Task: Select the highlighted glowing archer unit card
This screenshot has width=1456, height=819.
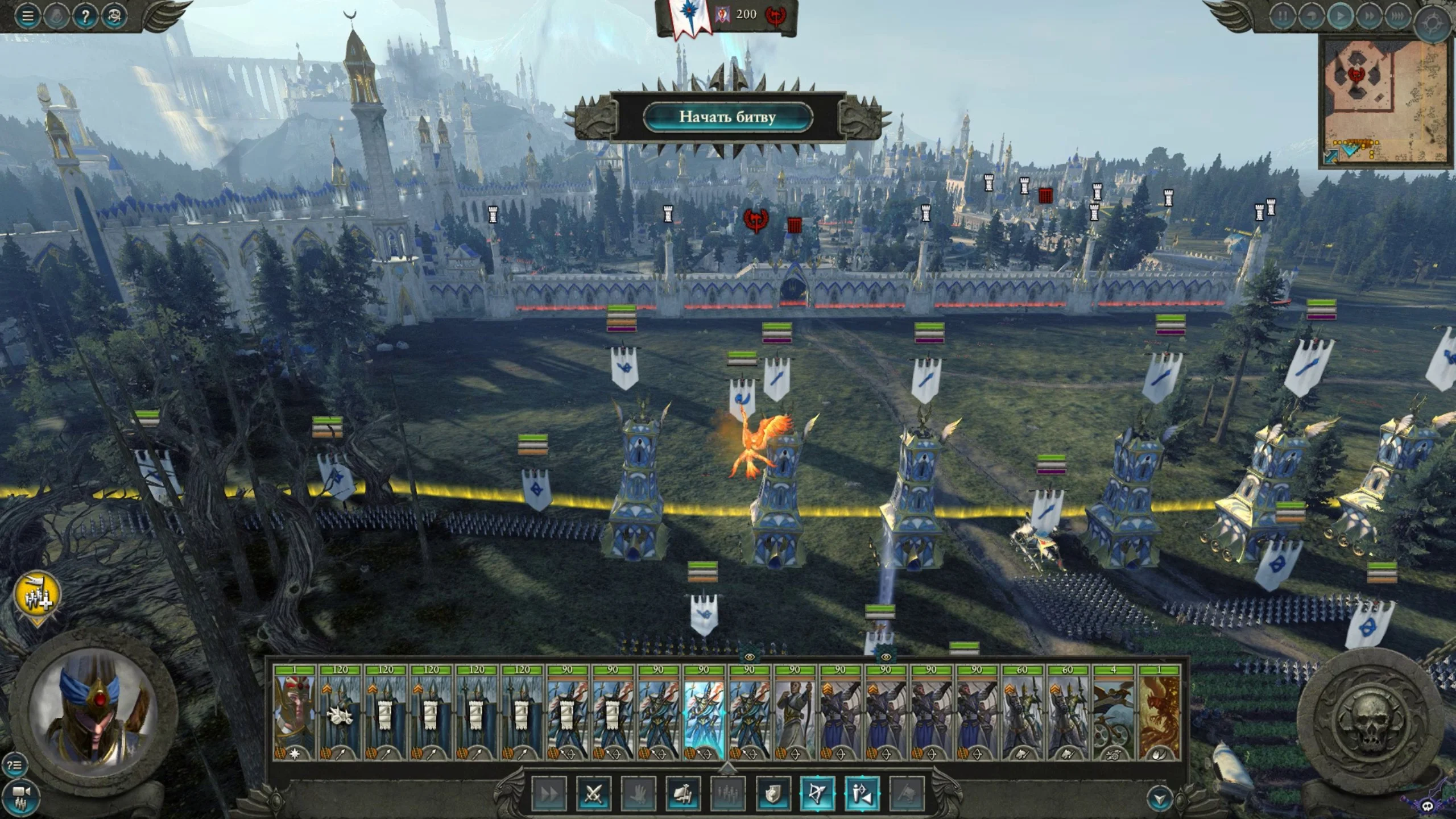Action: [x=704, y=714]
